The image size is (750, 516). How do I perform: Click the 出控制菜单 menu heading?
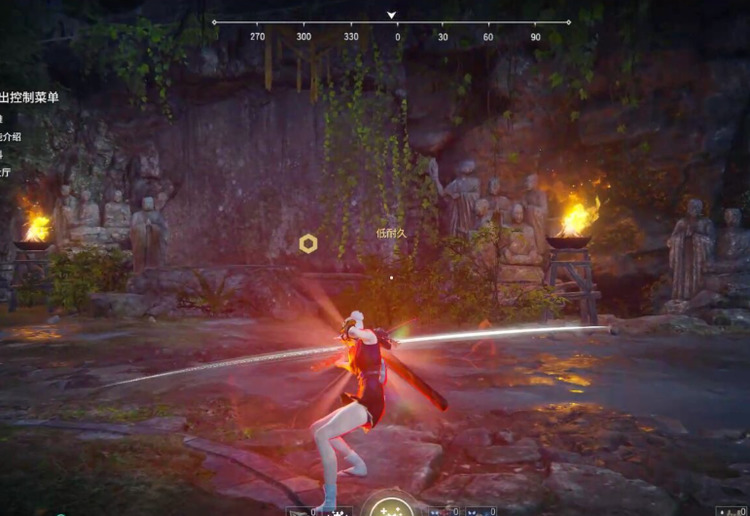coord(29,98)
